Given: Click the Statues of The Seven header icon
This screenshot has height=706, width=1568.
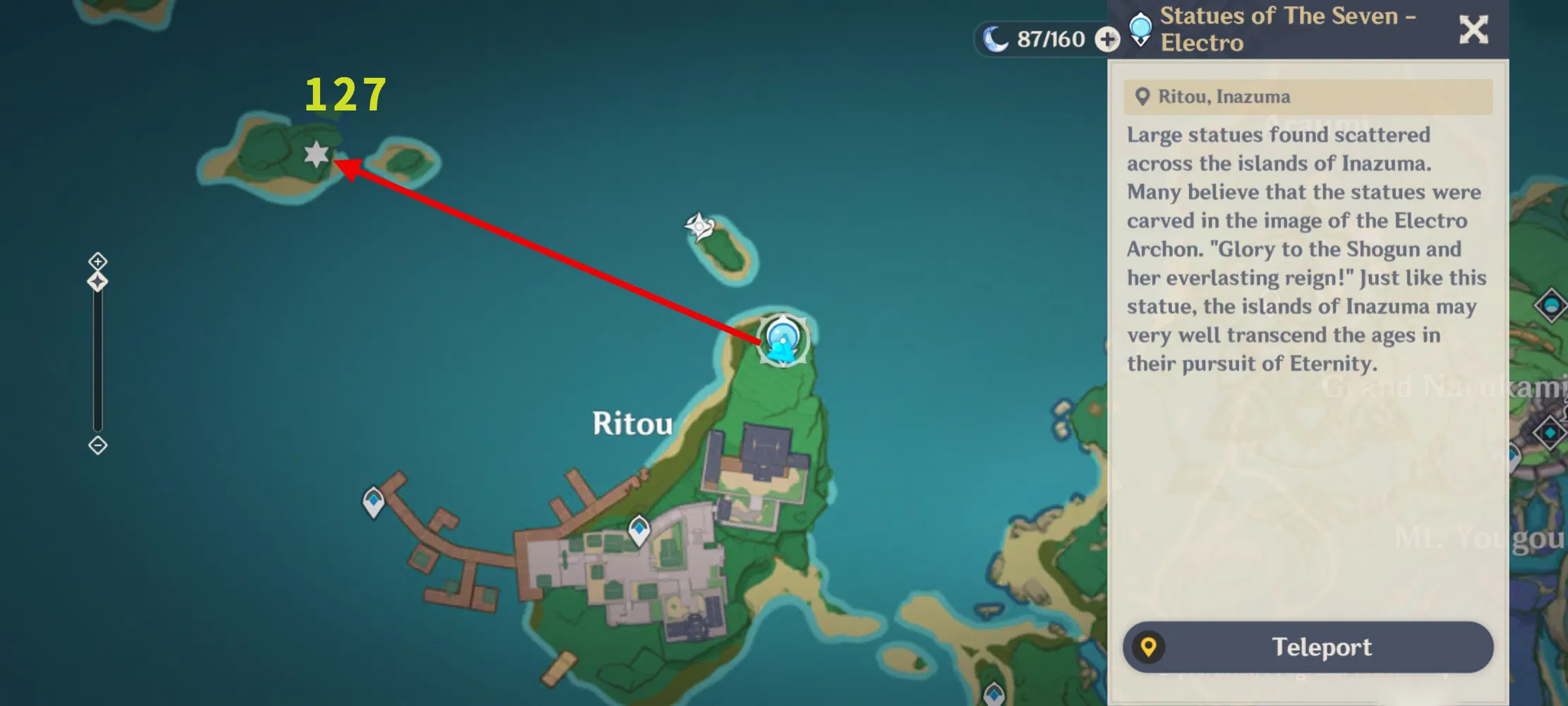Looking at the screenshot, I should point(1141,28).
